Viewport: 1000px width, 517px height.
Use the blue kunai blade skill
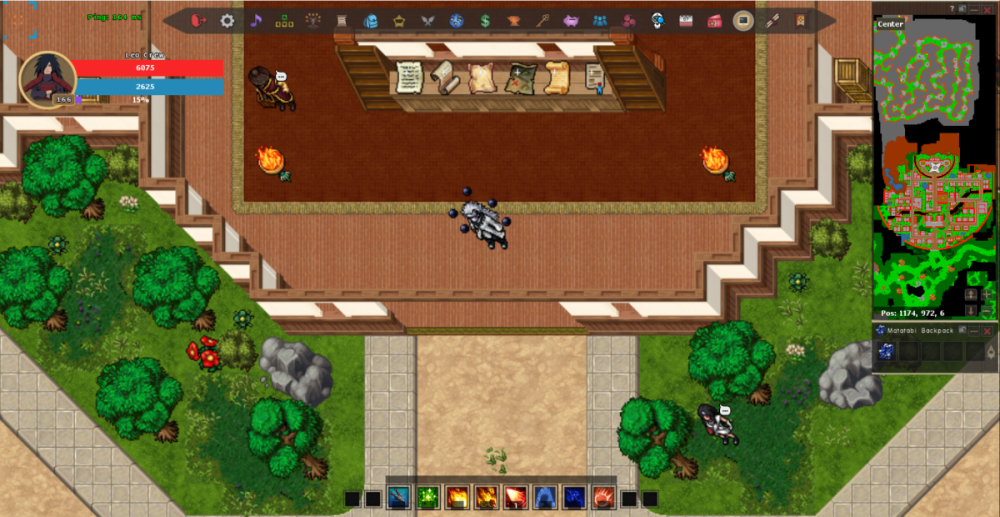pos(399,497)
